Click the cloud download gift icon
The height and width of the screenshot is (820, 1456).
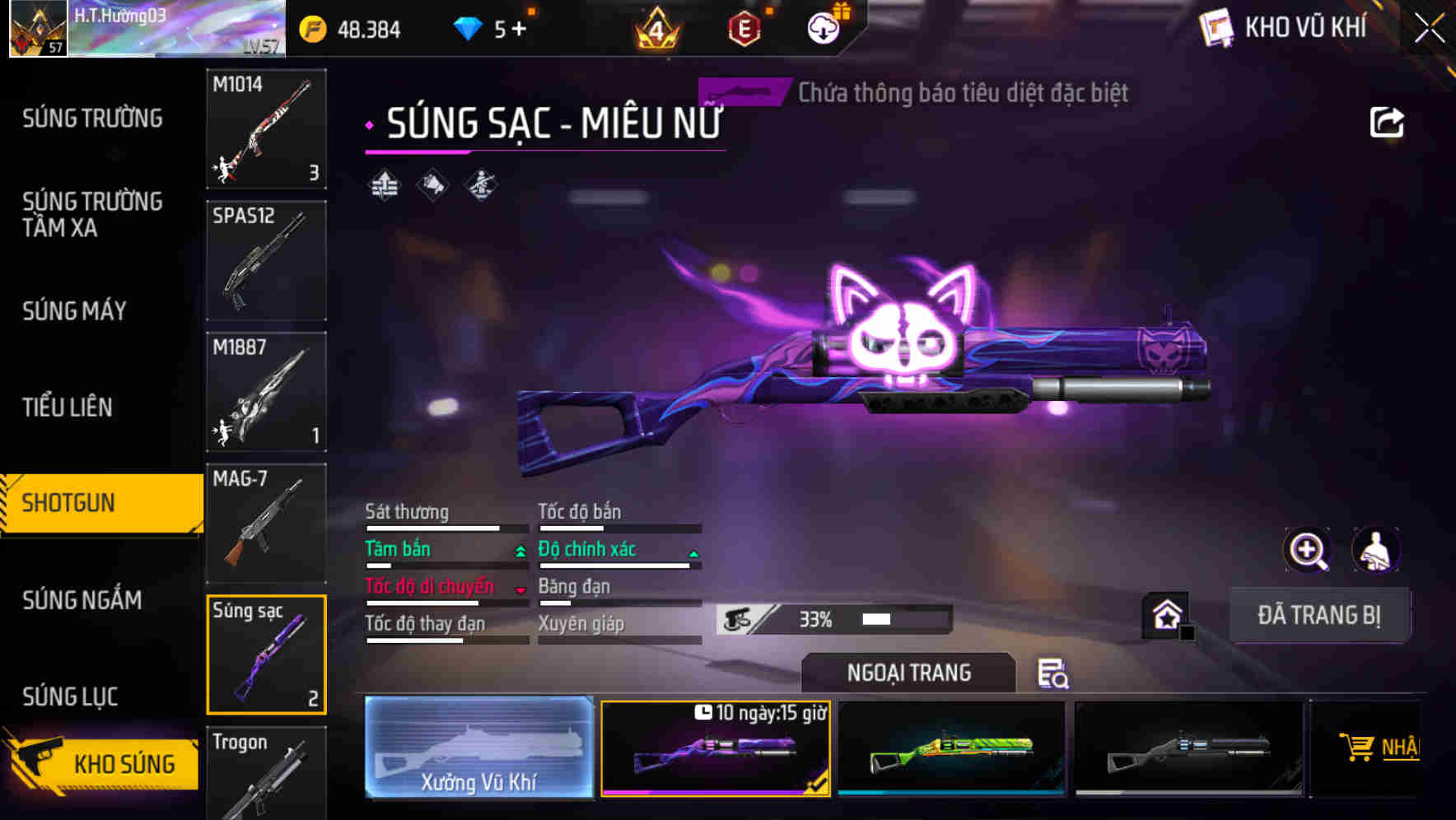[x=823, y=27]
